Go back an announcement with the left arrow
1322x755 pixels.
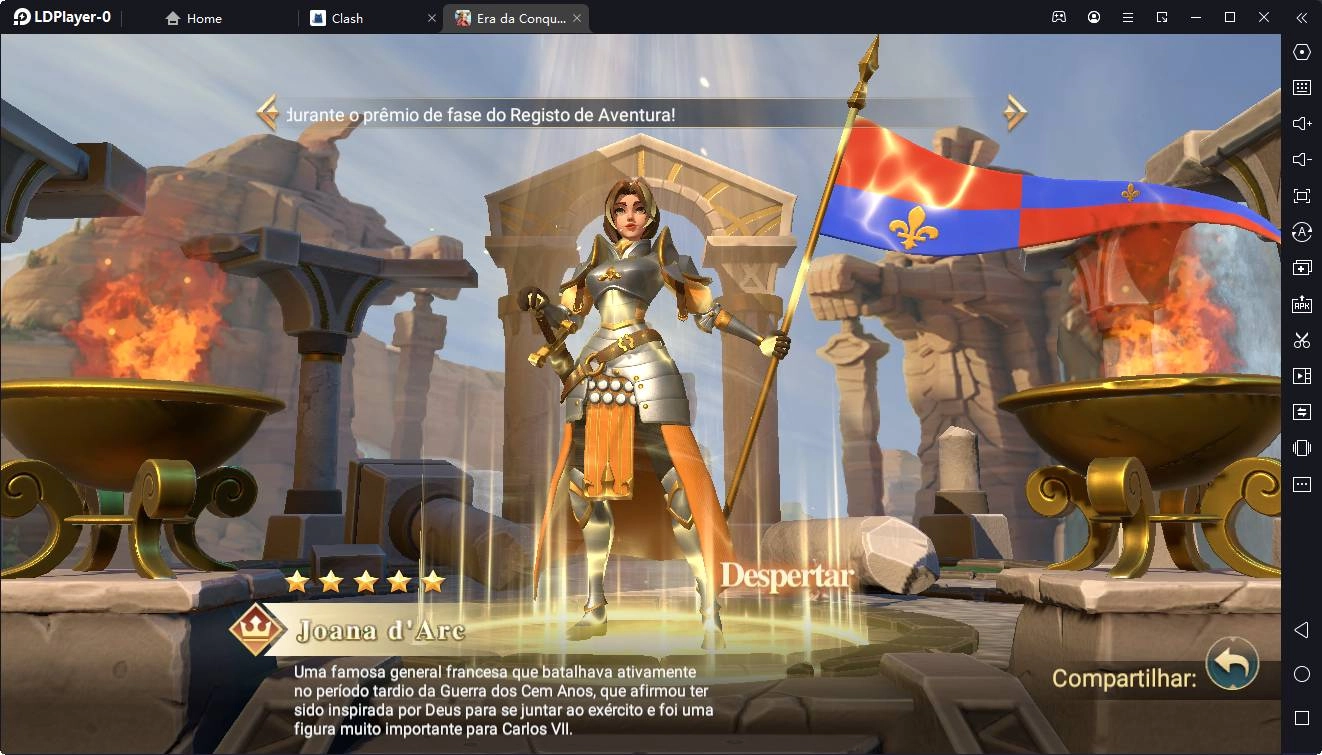[268, 114]
